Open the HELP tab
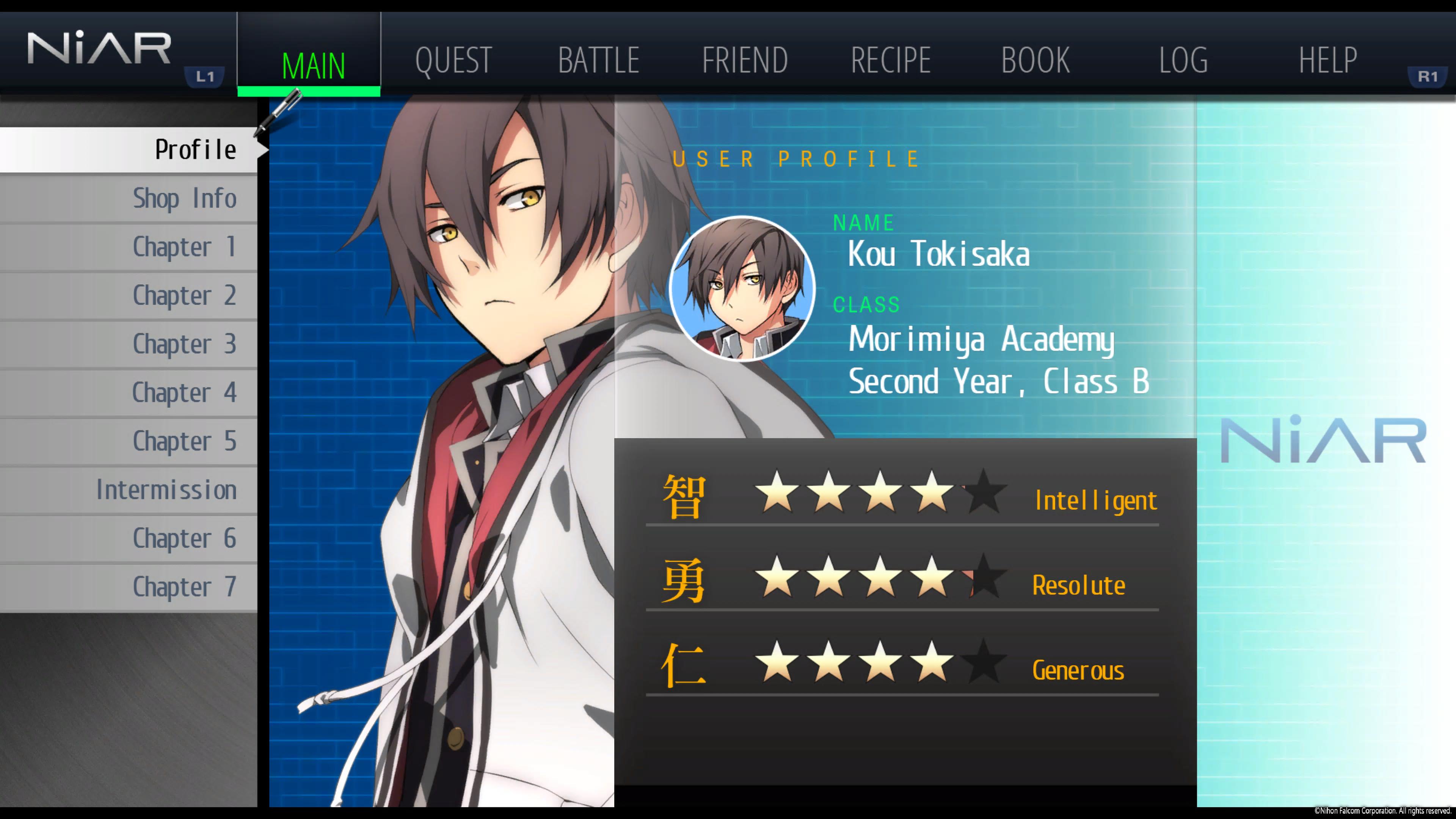The width and height of the screenshot is (1456, 819). coord(1327,60)
